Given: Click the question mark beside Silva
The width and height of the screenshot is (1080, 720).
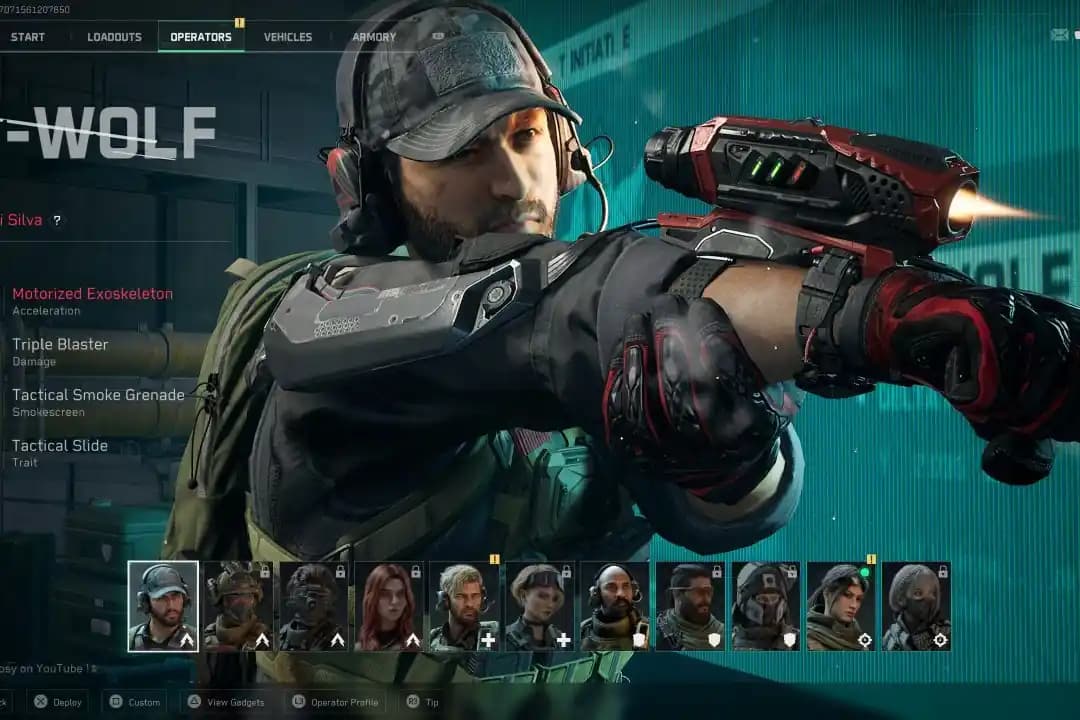Looking at the screenshot, I should (x=57, y=220).
